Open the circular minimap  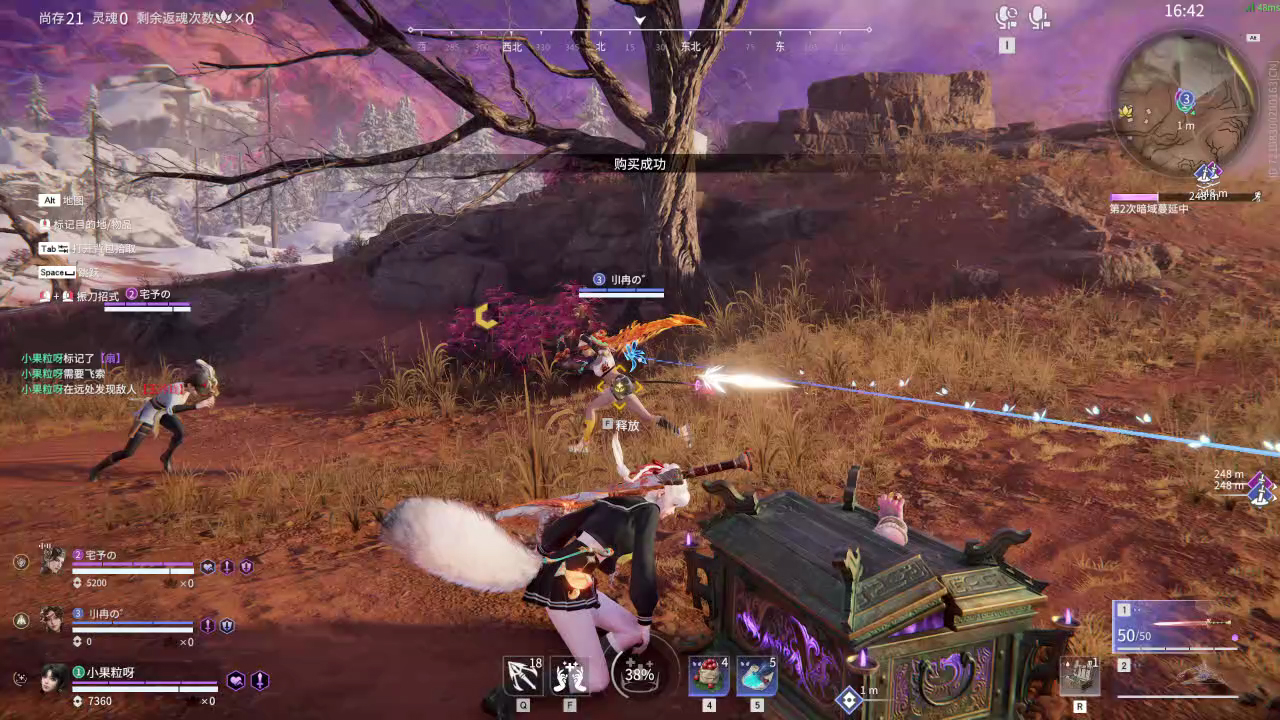click(1185, 105)
